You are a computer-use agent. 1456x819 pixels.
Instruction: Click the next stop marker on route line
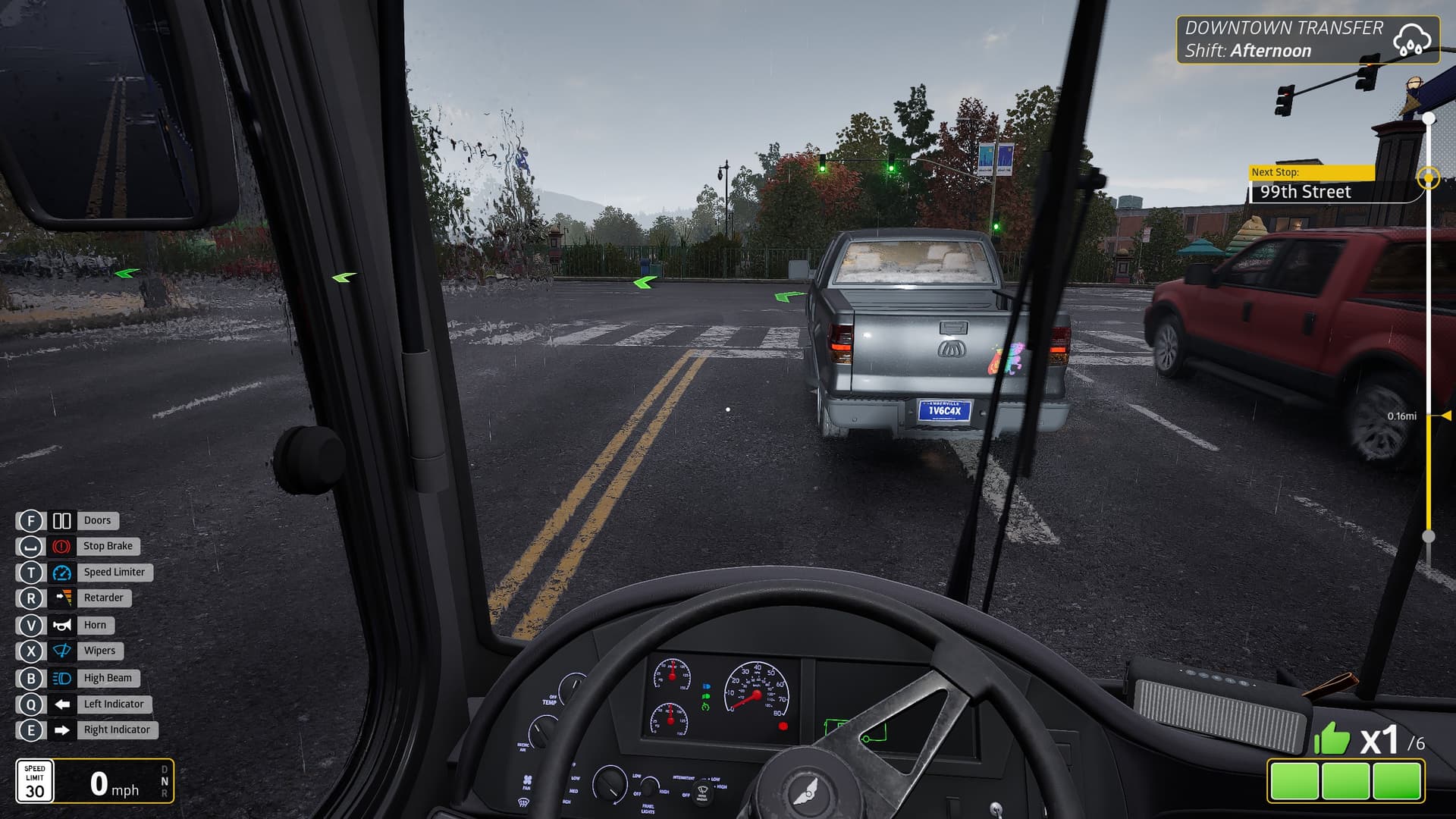pyautogui.click(x=1429, y=178)
